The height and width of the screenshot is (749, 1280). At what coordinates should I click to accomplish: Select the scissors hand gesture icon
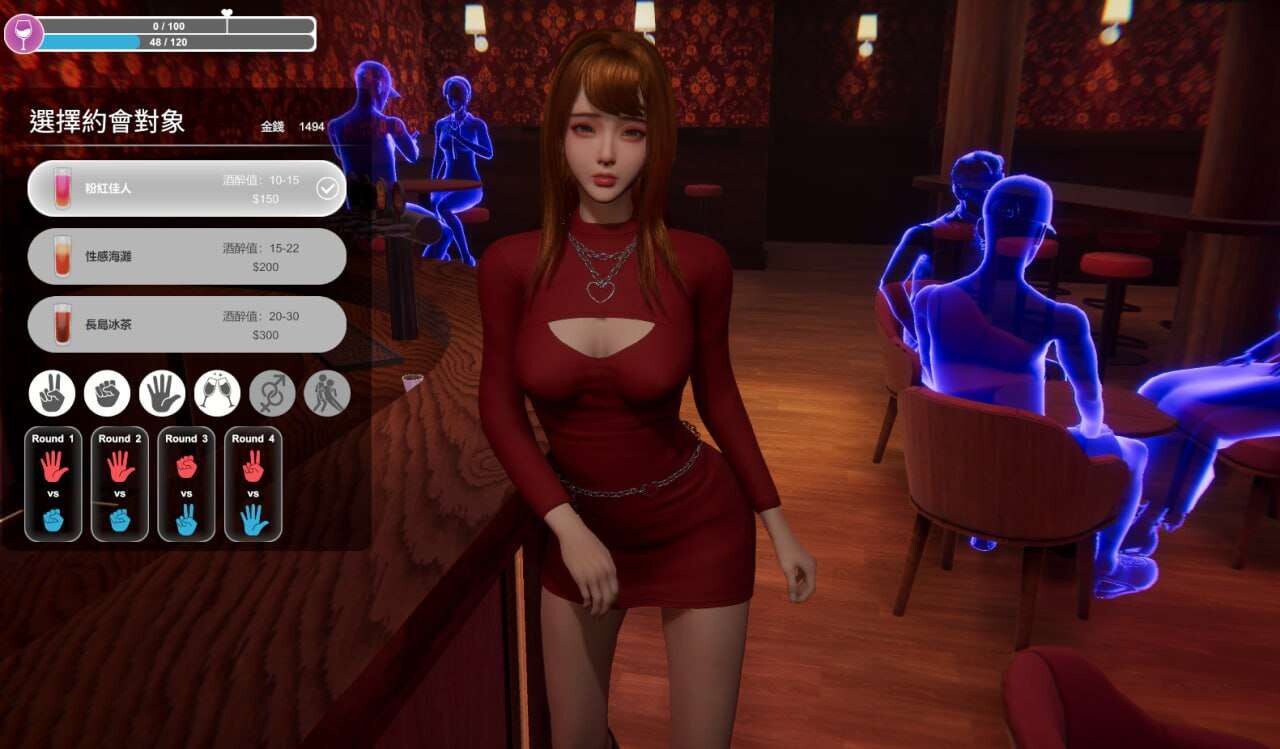(51, 393)
